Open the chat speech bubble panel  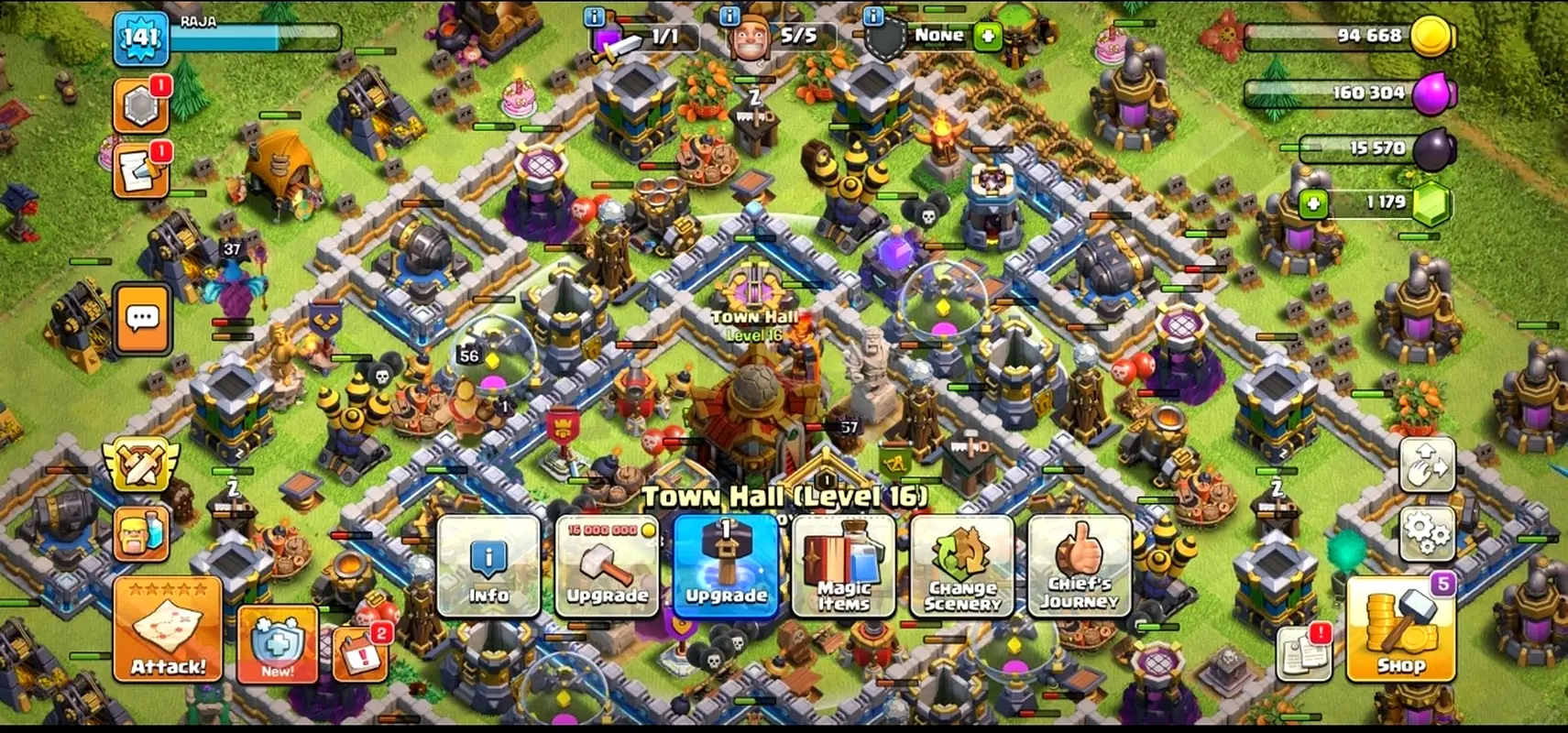click(142, 319)
